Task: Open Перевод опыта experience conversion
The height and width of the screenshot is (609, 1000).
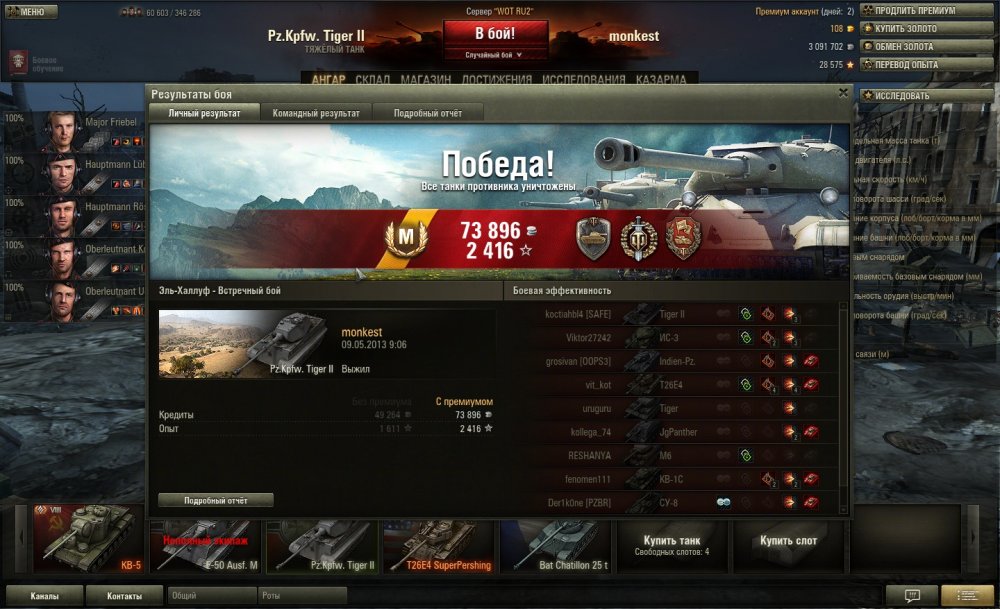Action: (x=911, y=65)
